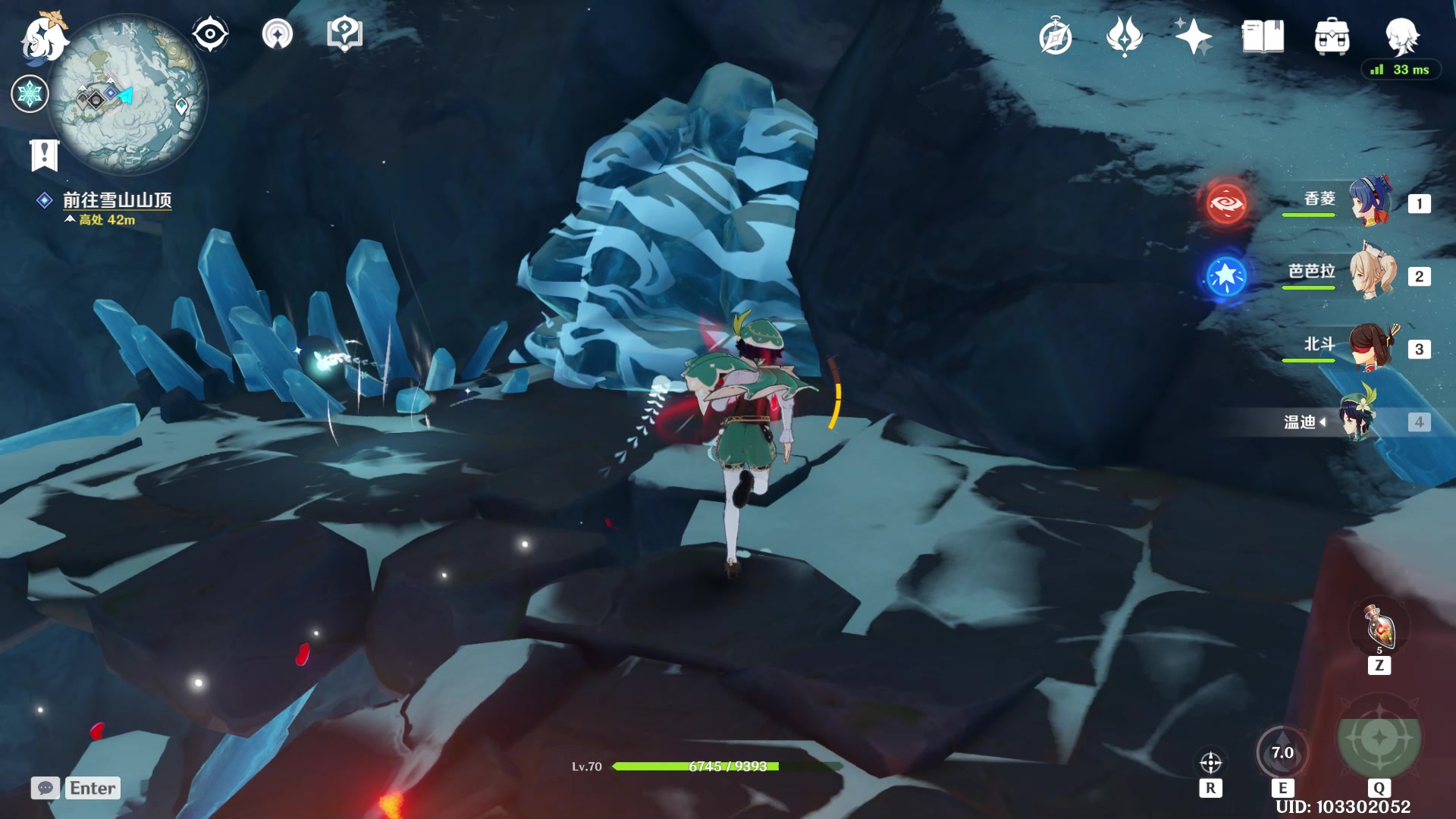Screen dimensions: 1456x819
Task: Select the tracked quest 前往雪山山顶
Action: click(117, 200)
